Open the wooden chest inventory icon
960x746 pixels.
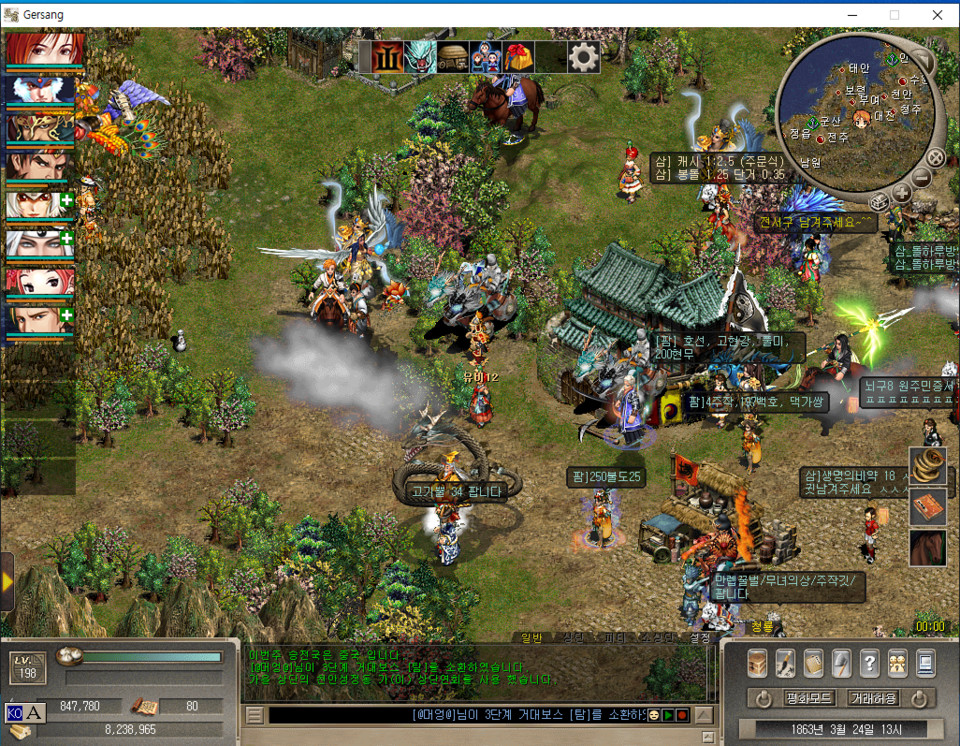pos(757,662)
